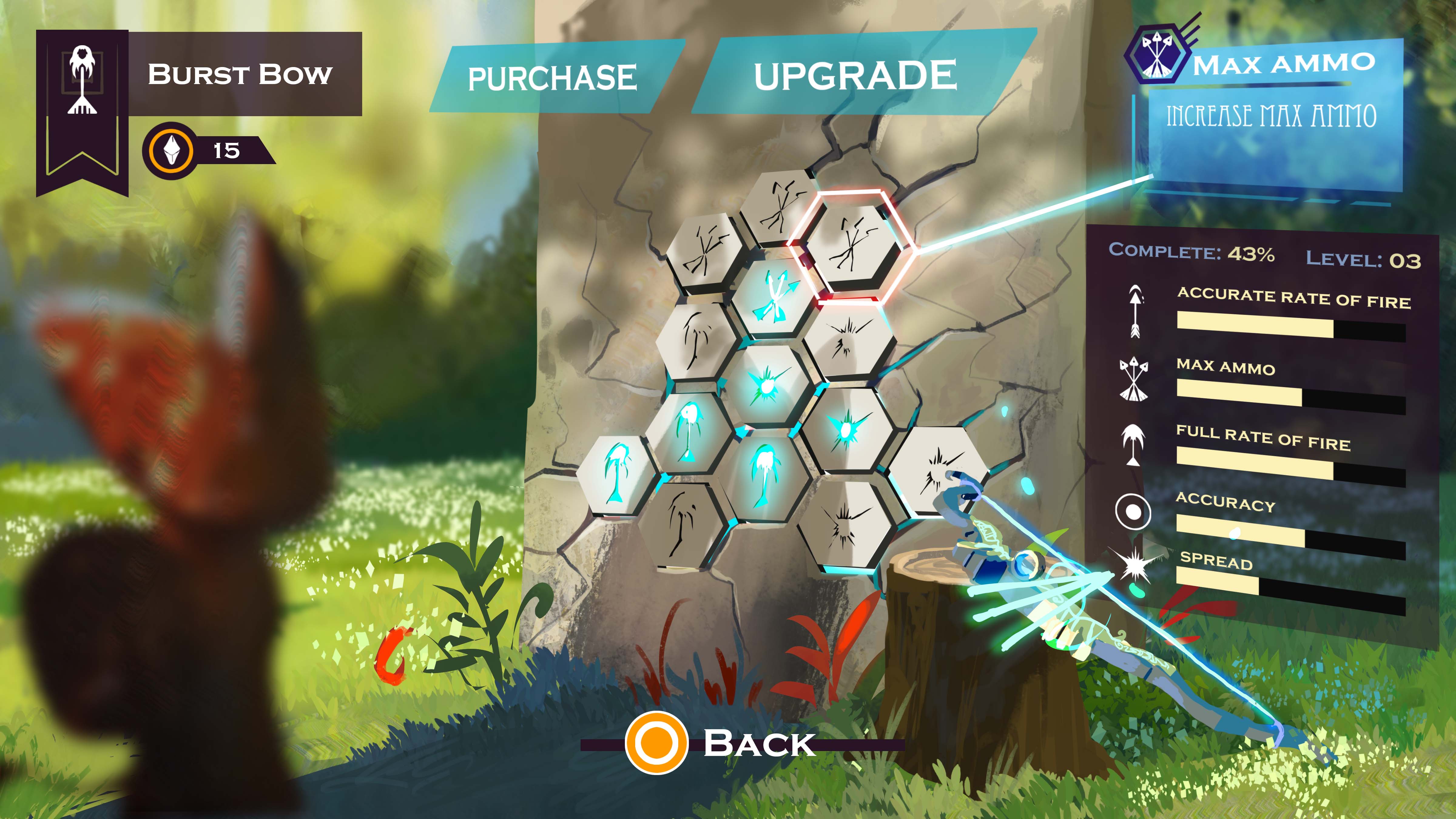Switch to the Purchase tab
The image size is (1456, 819).
tap(552, 77)
